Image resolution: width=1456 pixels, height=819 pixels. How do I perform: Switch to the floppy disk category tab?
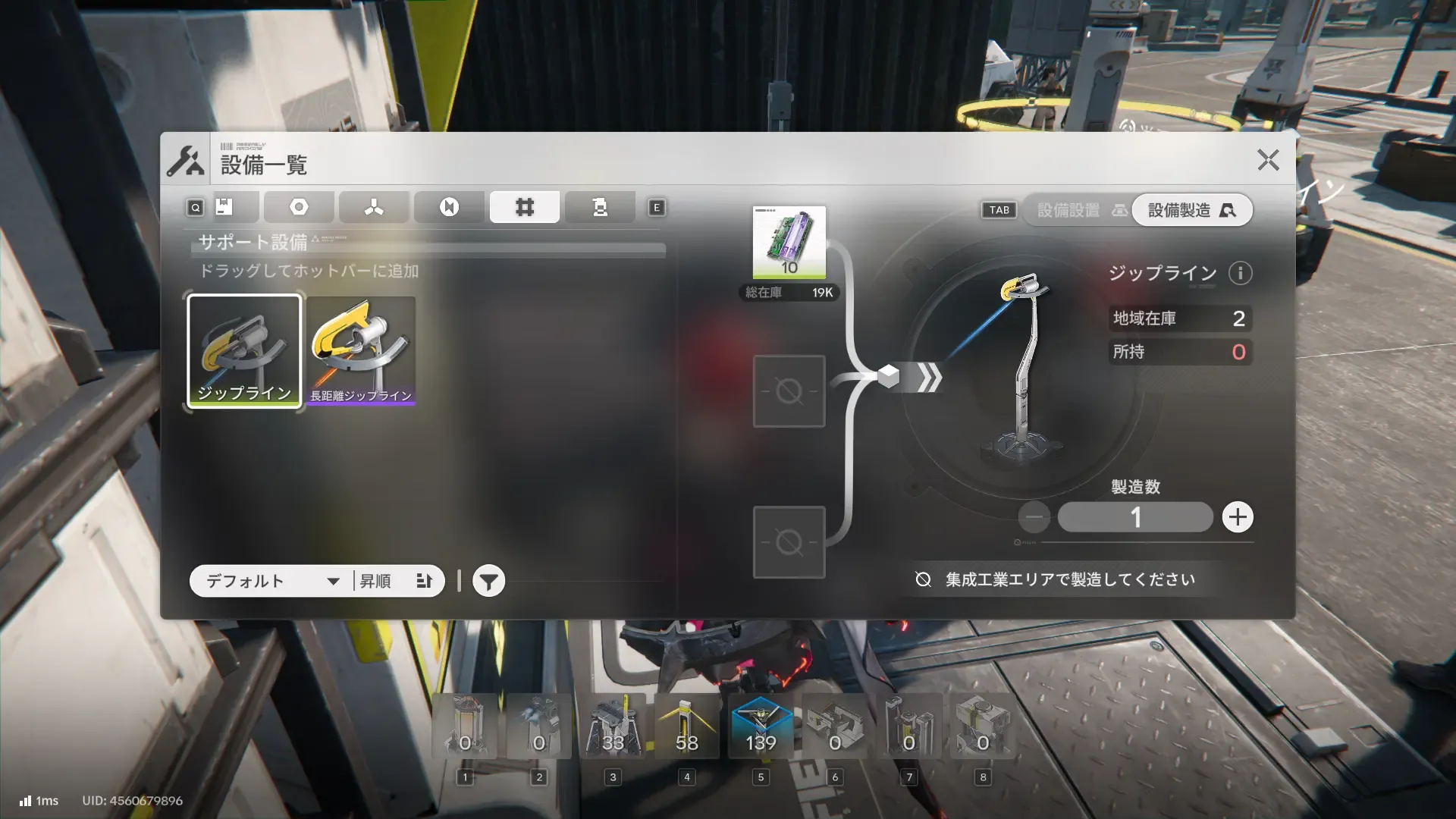(224, 207)
